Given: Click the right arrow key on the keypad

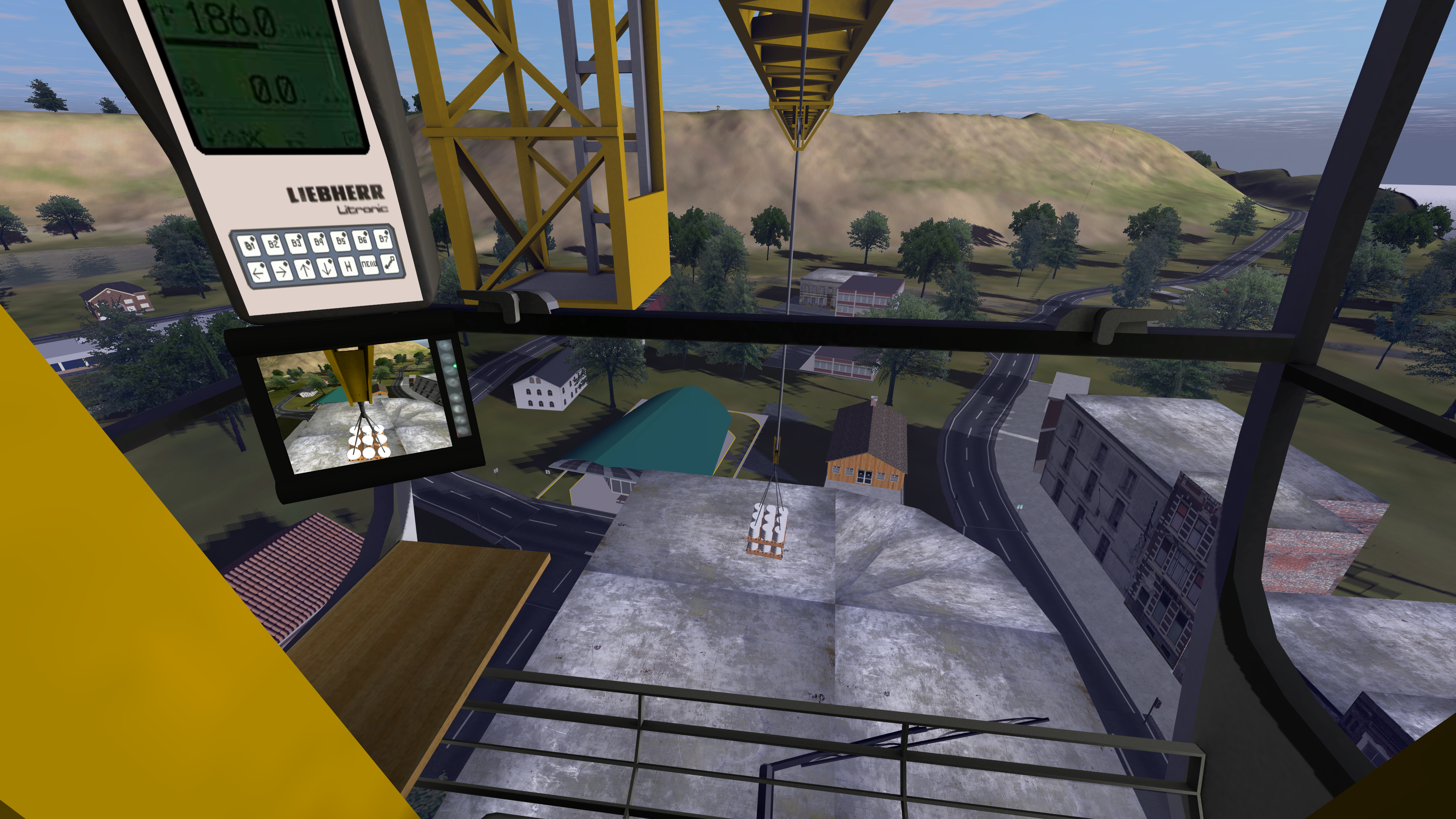Looking at the screenshot, I should [281, 271].
